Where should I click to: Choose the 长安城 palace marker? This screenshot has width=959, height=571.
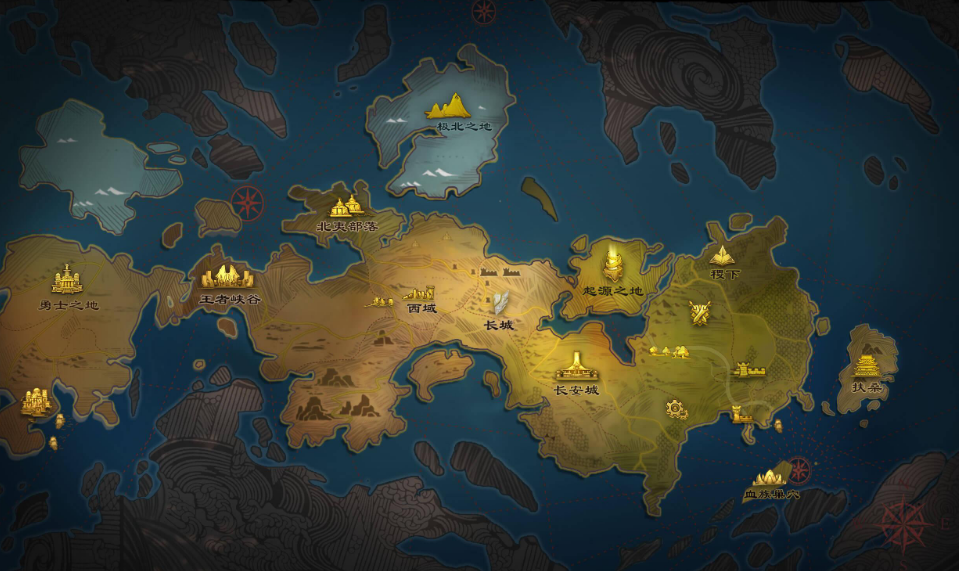pos(577,366)
